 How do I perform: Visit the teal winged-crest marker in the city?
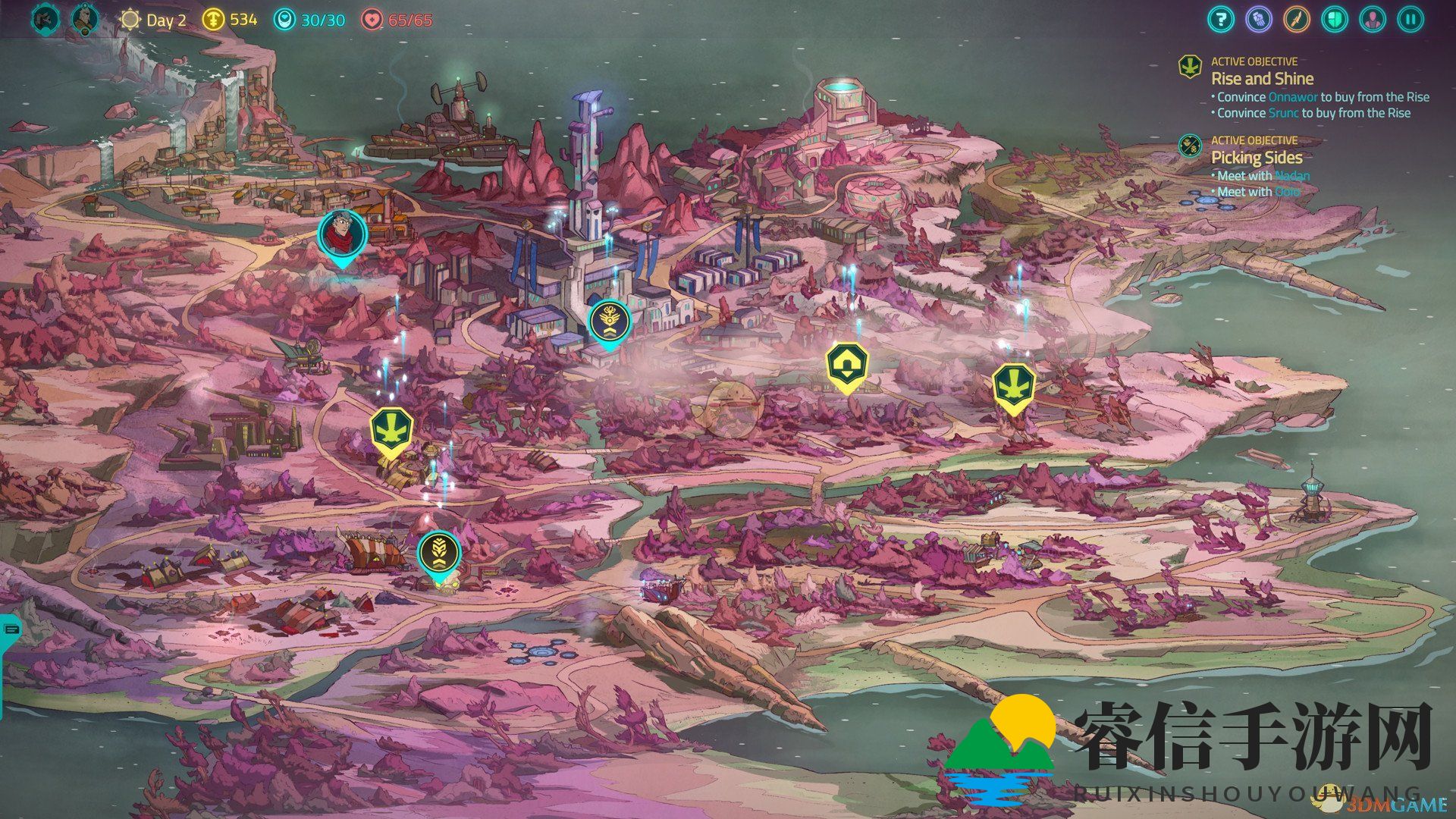coord(610,321)
